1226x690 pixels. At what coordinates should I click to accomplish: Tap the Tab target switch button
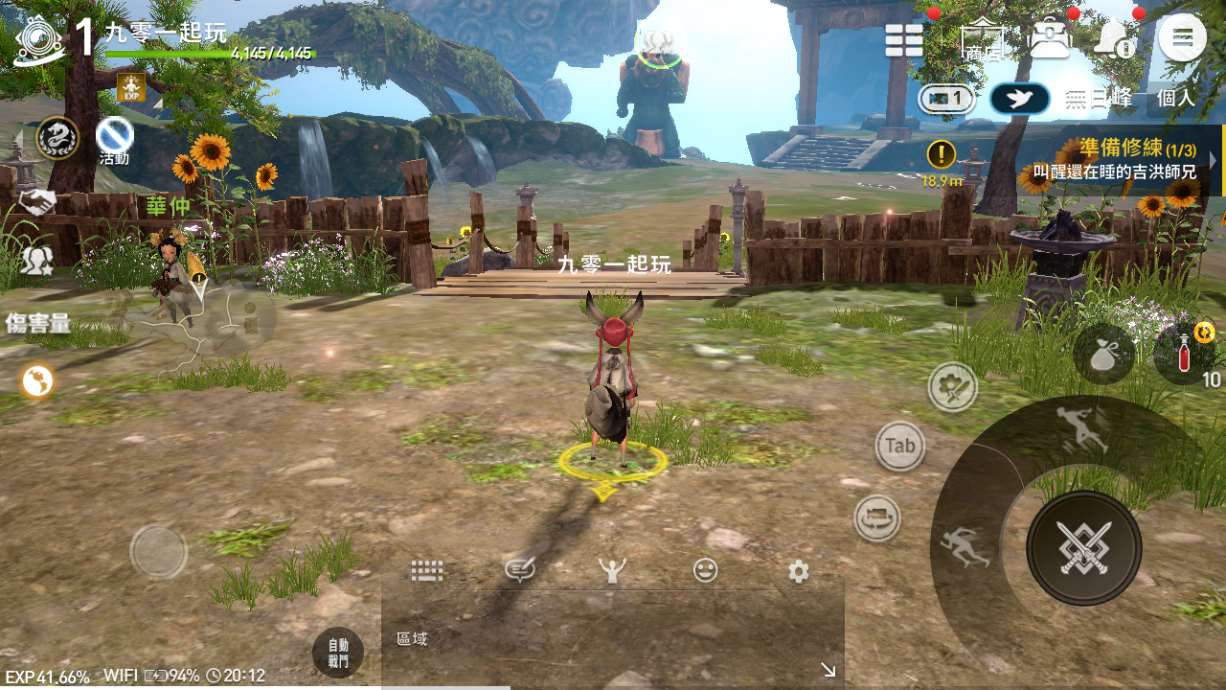click(900, 446)
